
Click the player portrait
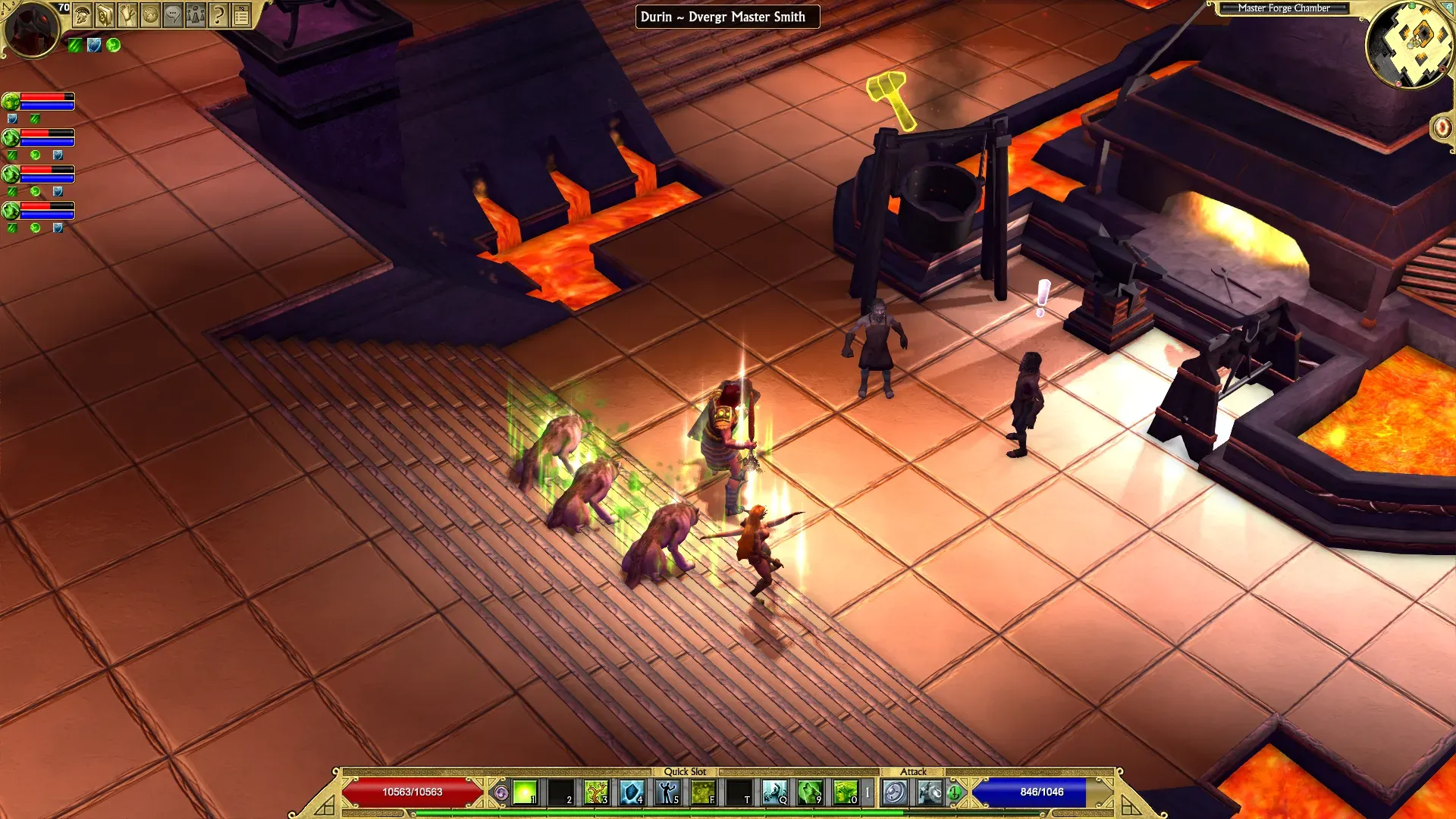pos(32,29)
